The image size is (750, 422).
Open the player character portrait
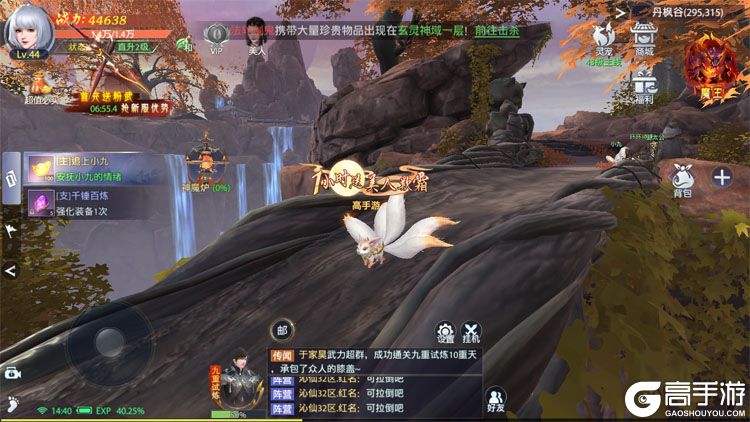point(27,33)
